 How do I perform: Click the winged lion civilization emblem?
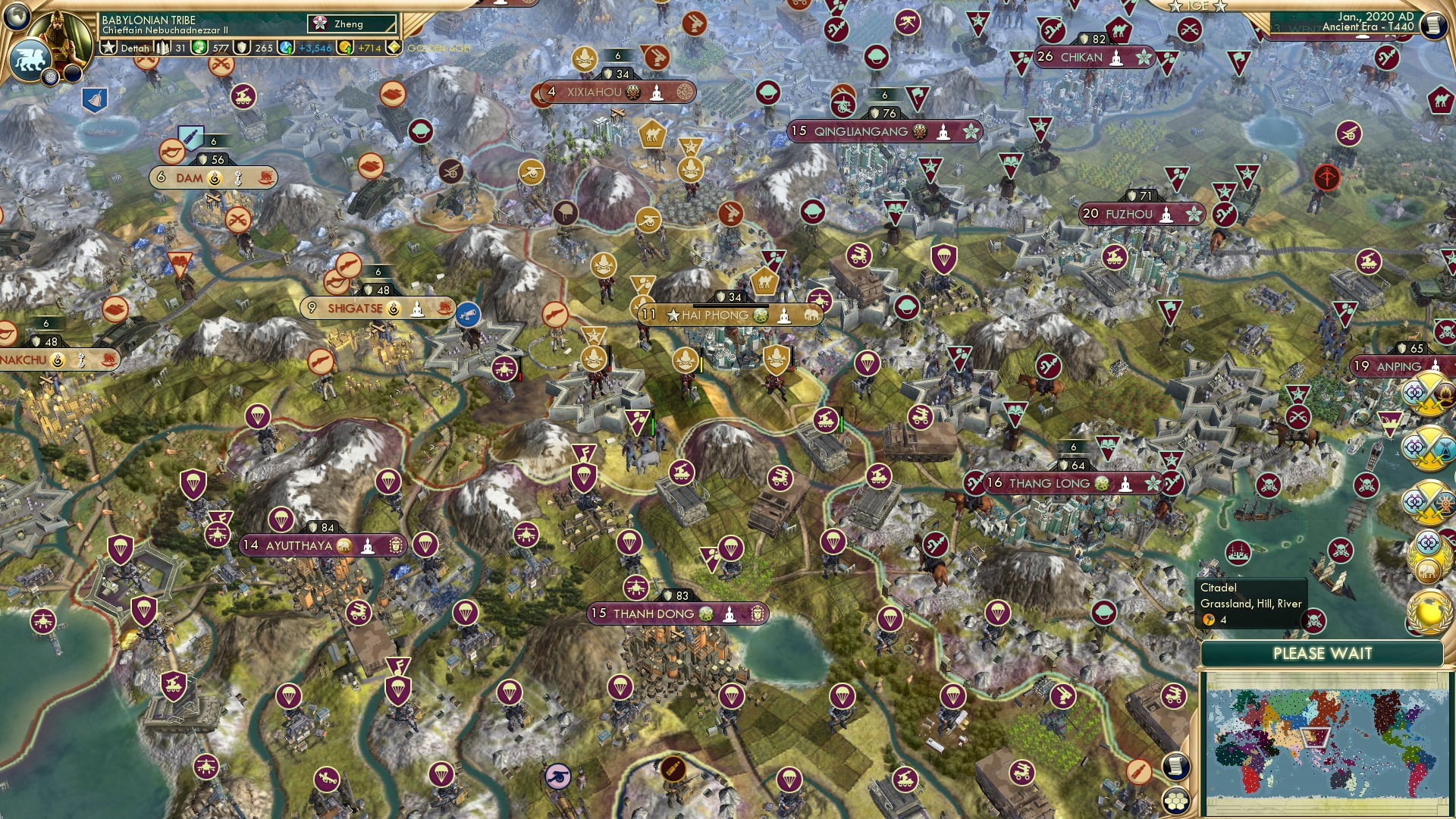pos(30,61)
